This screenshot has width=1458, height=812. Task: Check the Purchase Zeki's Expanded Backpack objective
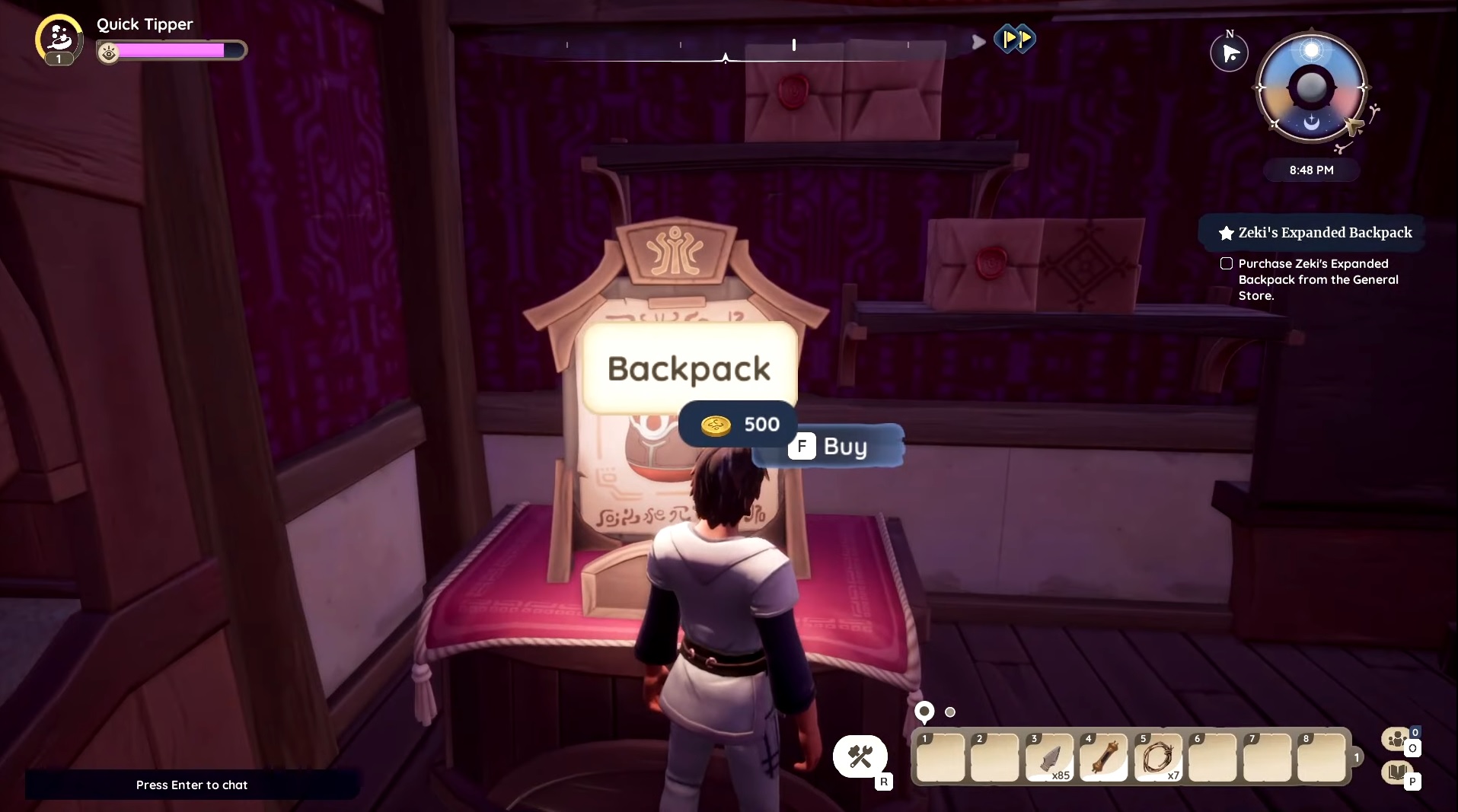(x=1227, y=263)
